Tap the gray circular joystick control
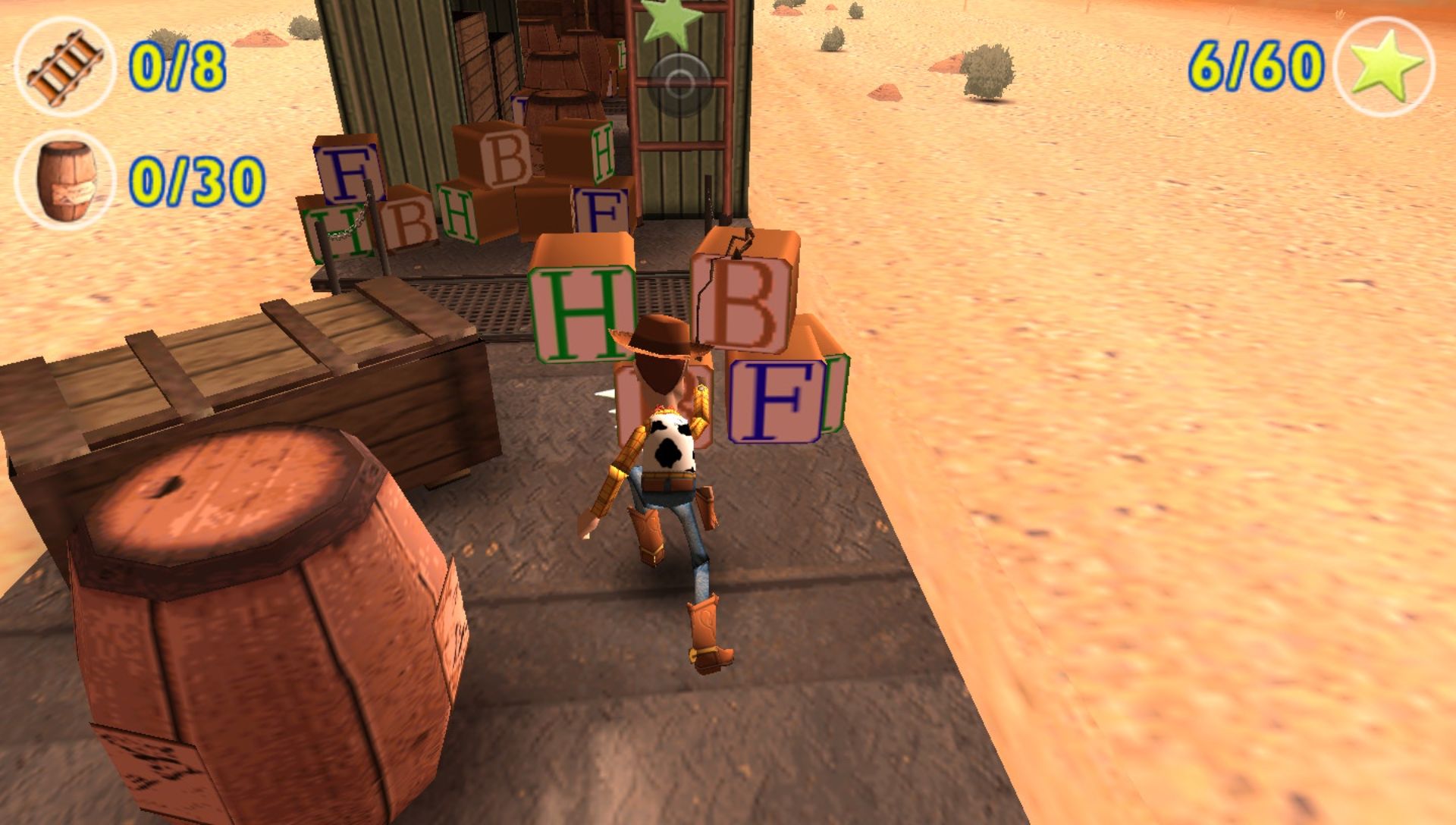The image size is (1456, 825). point(679,83)
